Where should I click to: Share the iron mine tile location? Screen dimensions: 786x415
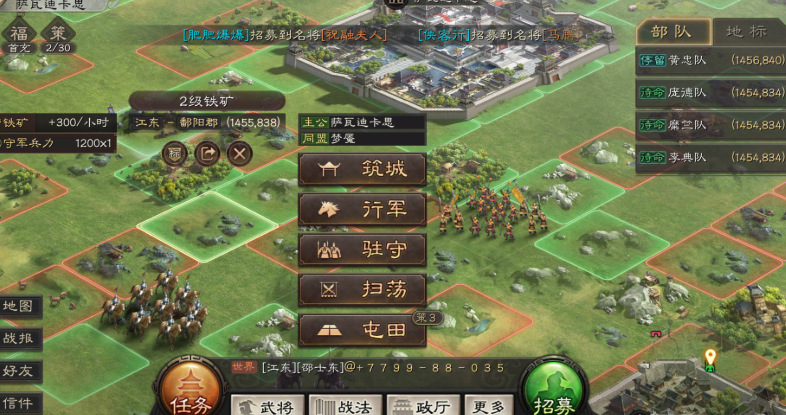click(207, 153)
